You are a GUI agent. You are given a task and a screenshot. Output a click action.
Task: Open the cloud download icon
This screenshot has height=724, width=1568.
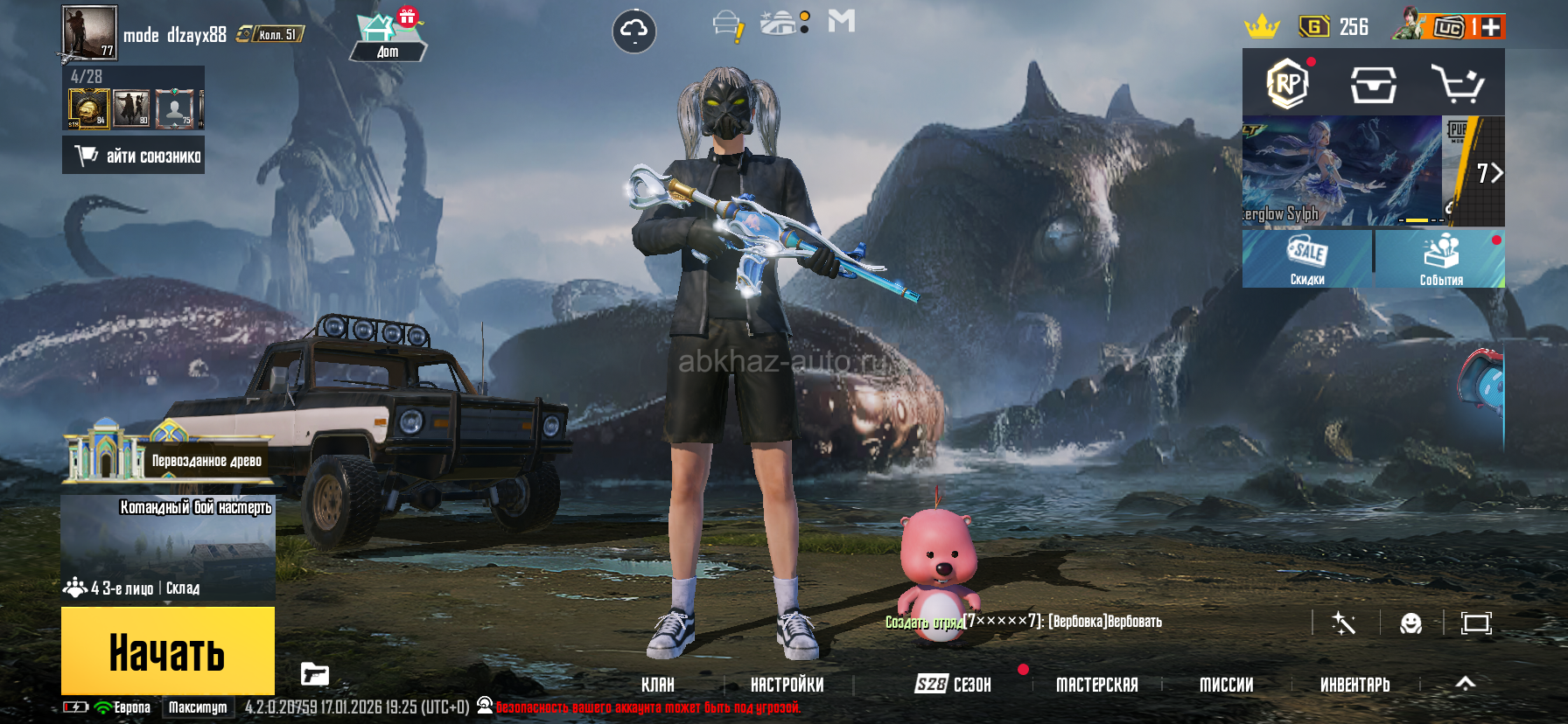coord(633,31)
